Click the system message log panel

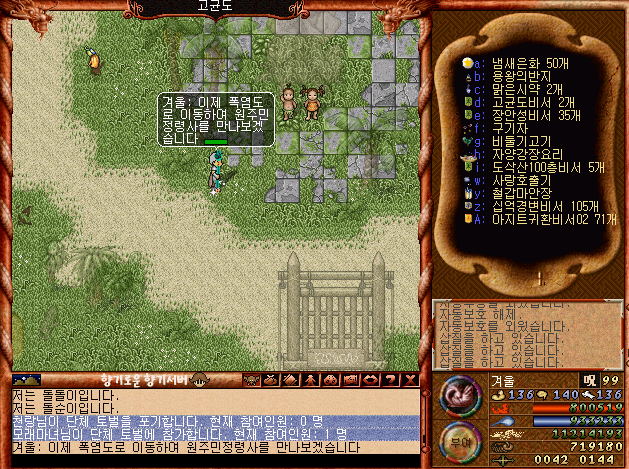(x=526, y=334)
